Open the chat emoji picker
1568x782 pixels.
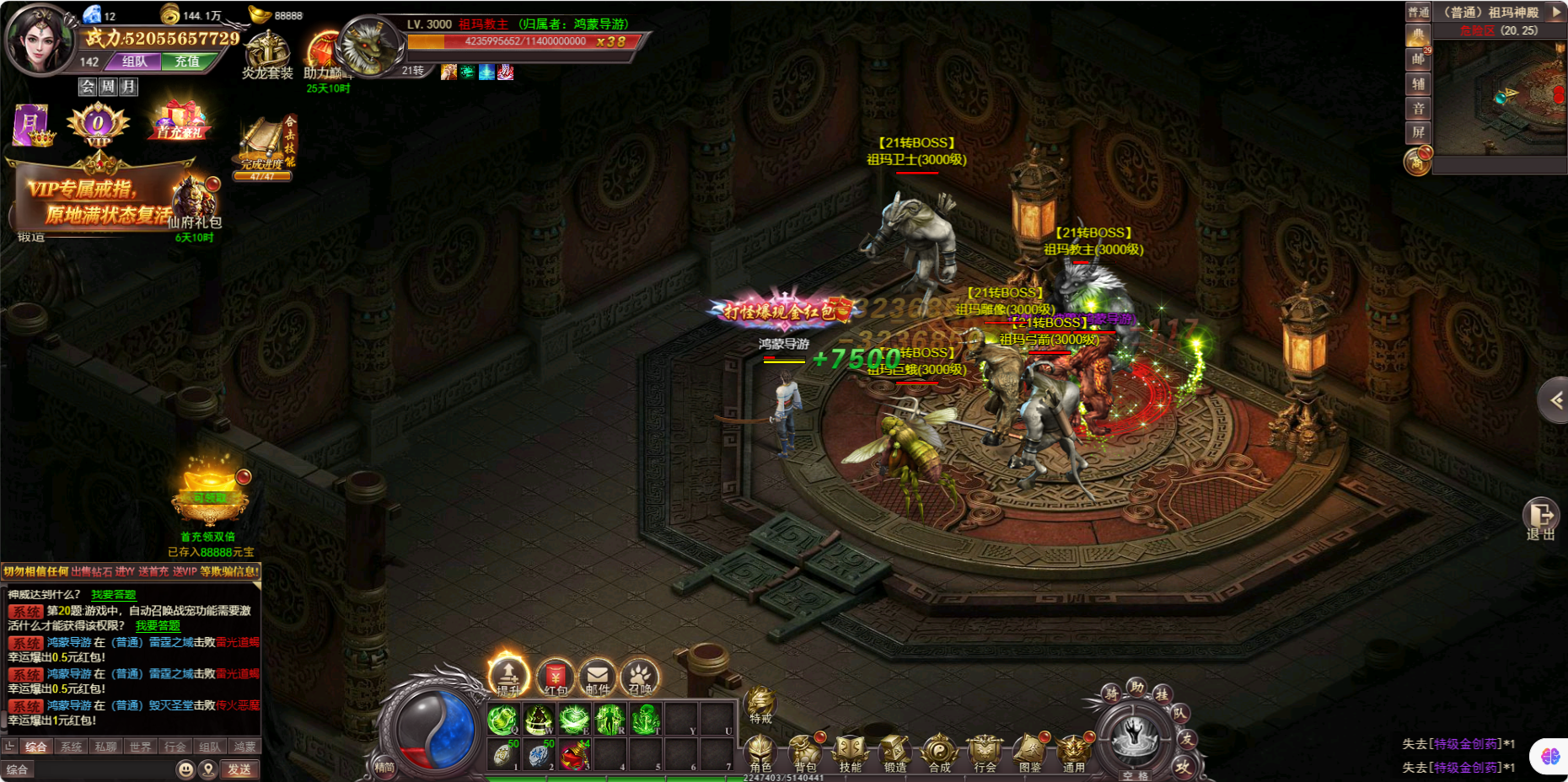185,769
